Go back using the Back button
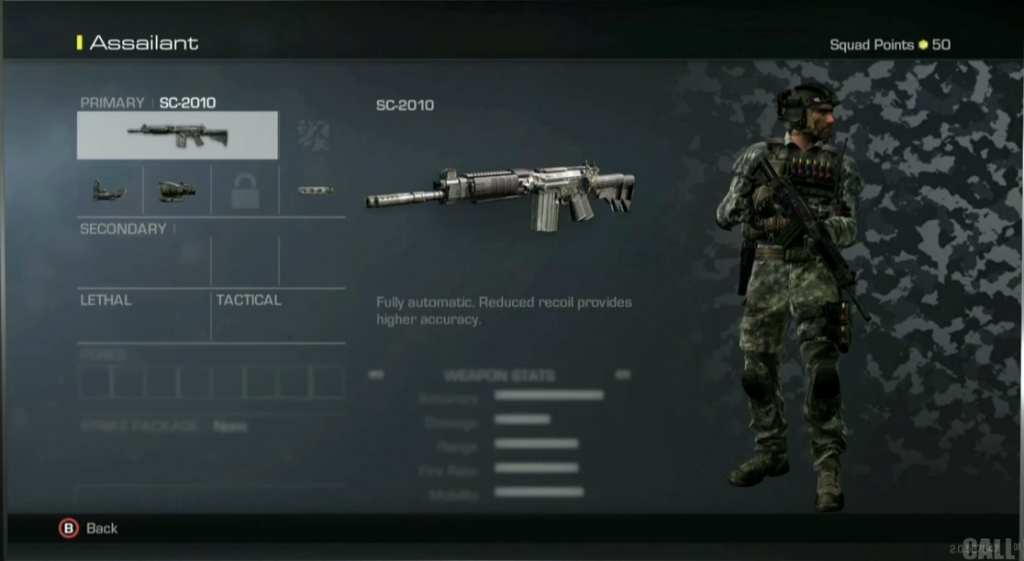The height and width of the screenshot is (561, 1024). 88,528
